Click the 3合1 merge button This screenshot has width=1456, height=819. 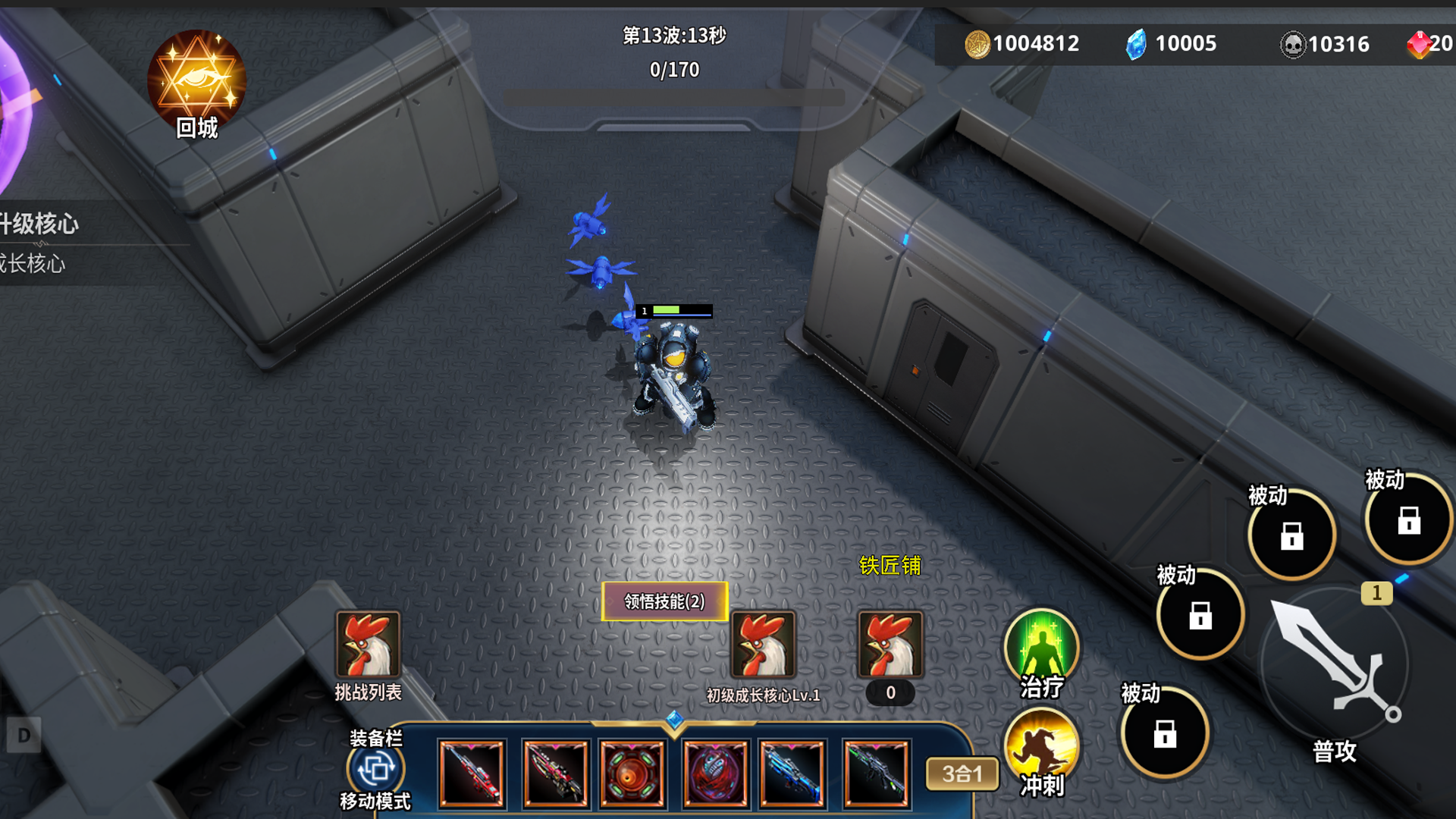pos(962,774)
